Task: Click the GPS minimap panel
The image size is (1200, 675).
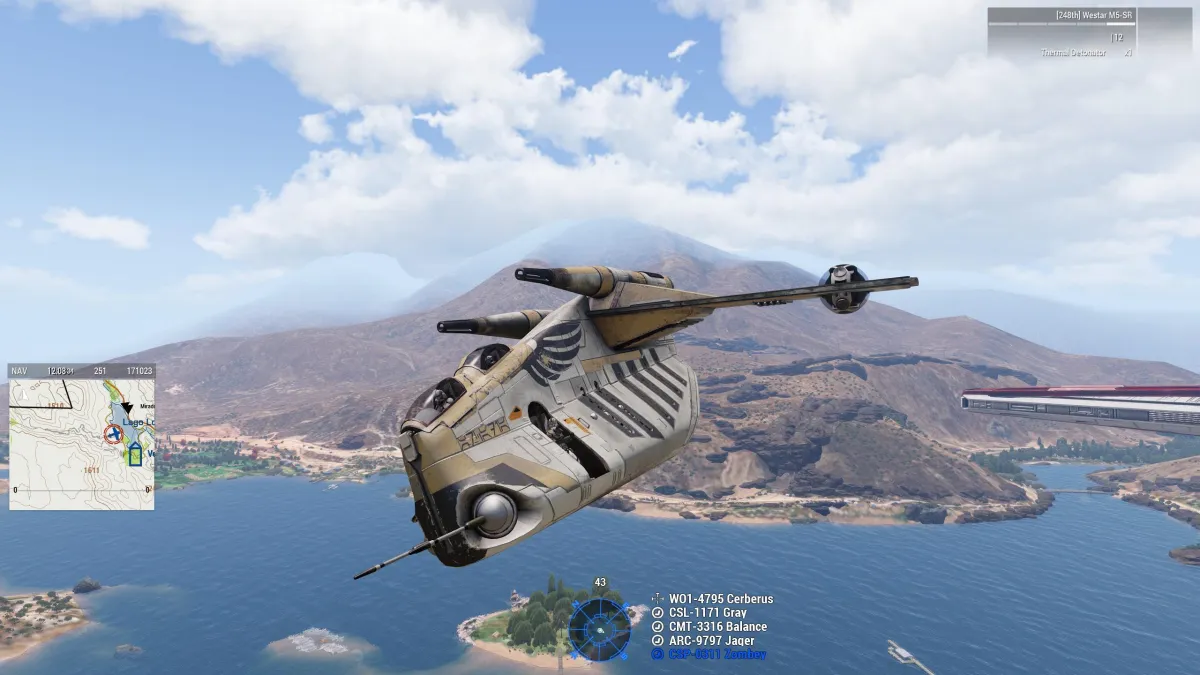Action: tap(82, 437)
